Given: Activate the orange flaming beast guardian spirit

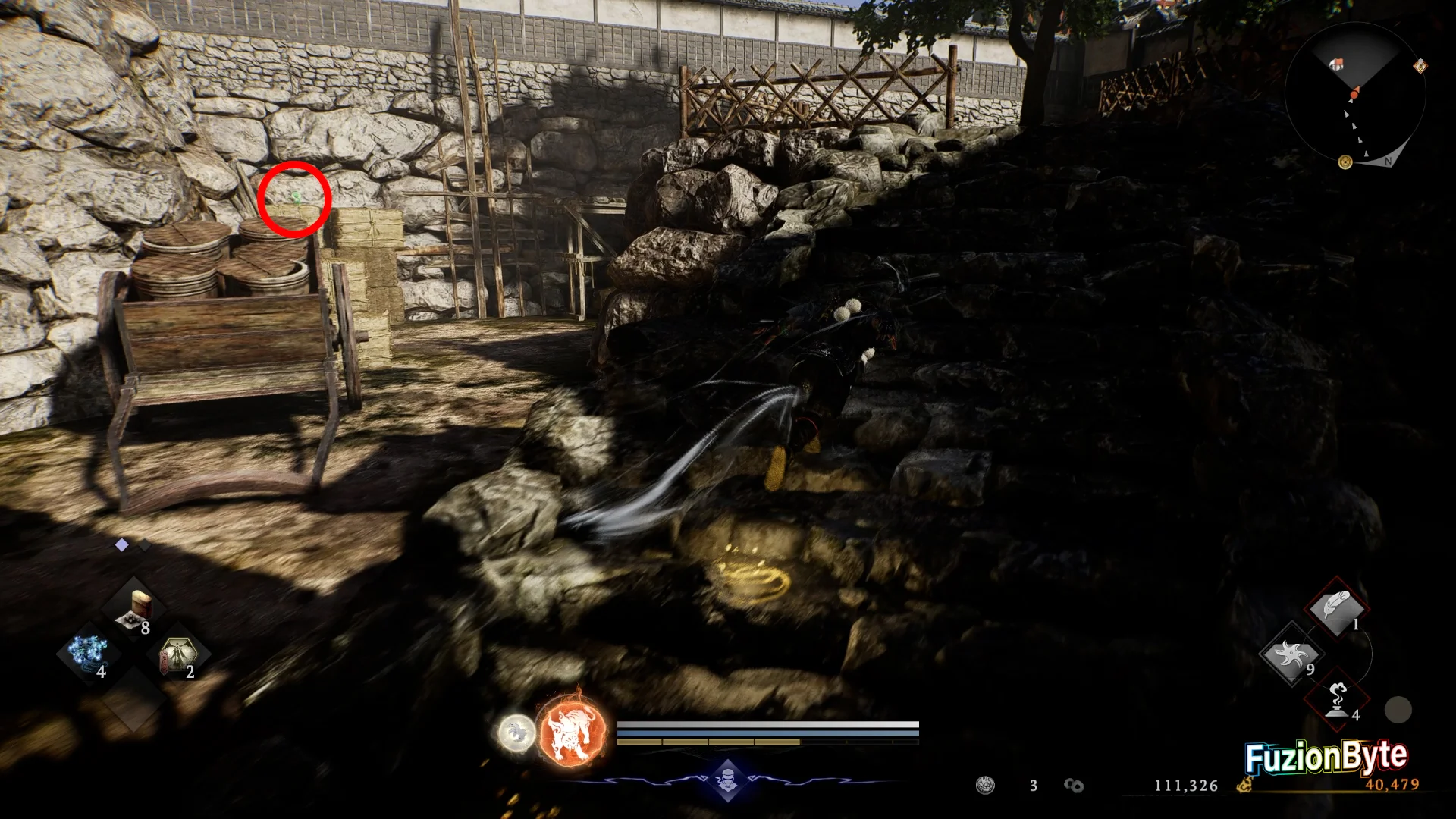Looking at the screenshot, I should [x=572, y=733].
